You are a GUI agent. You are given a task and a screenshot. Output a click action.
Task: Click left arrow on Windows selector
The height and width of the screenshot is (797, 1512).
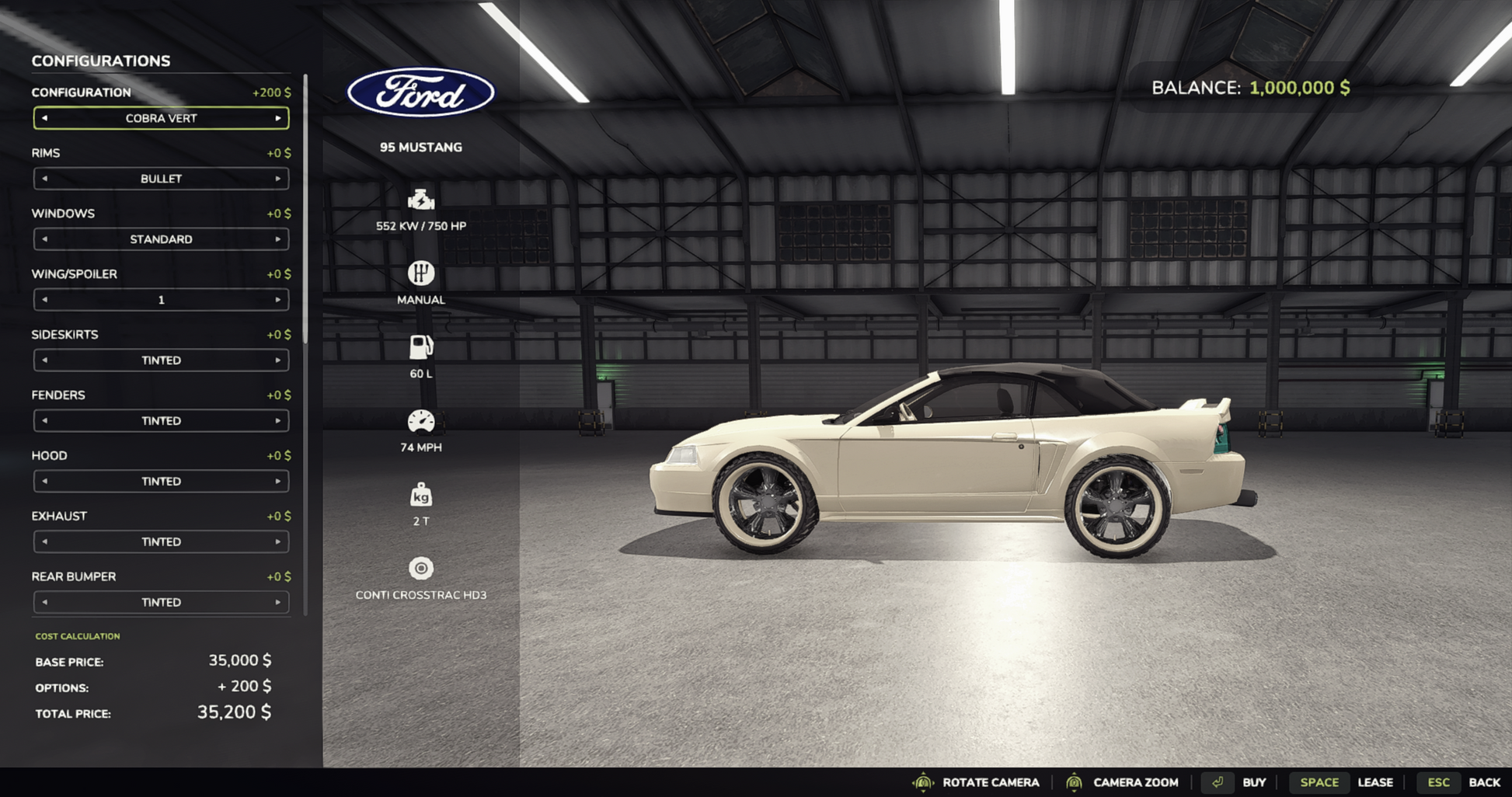(44, 239)
